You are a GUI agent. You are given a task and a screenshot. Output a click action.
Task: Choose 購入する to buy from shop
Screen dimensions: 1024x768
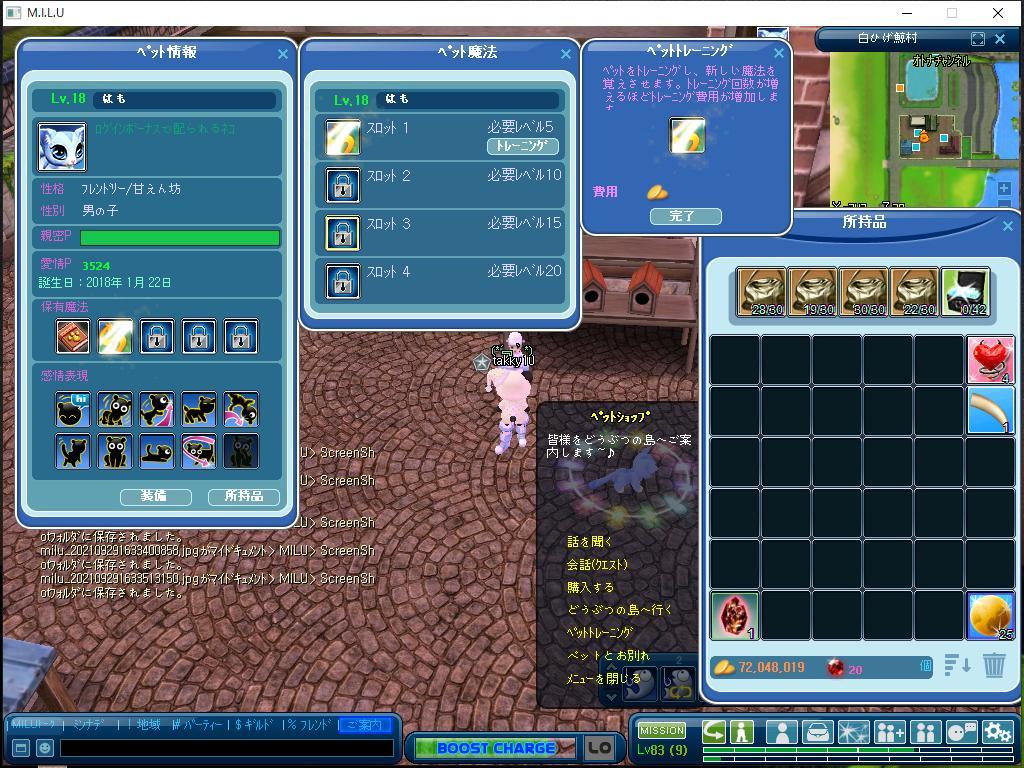591,587
